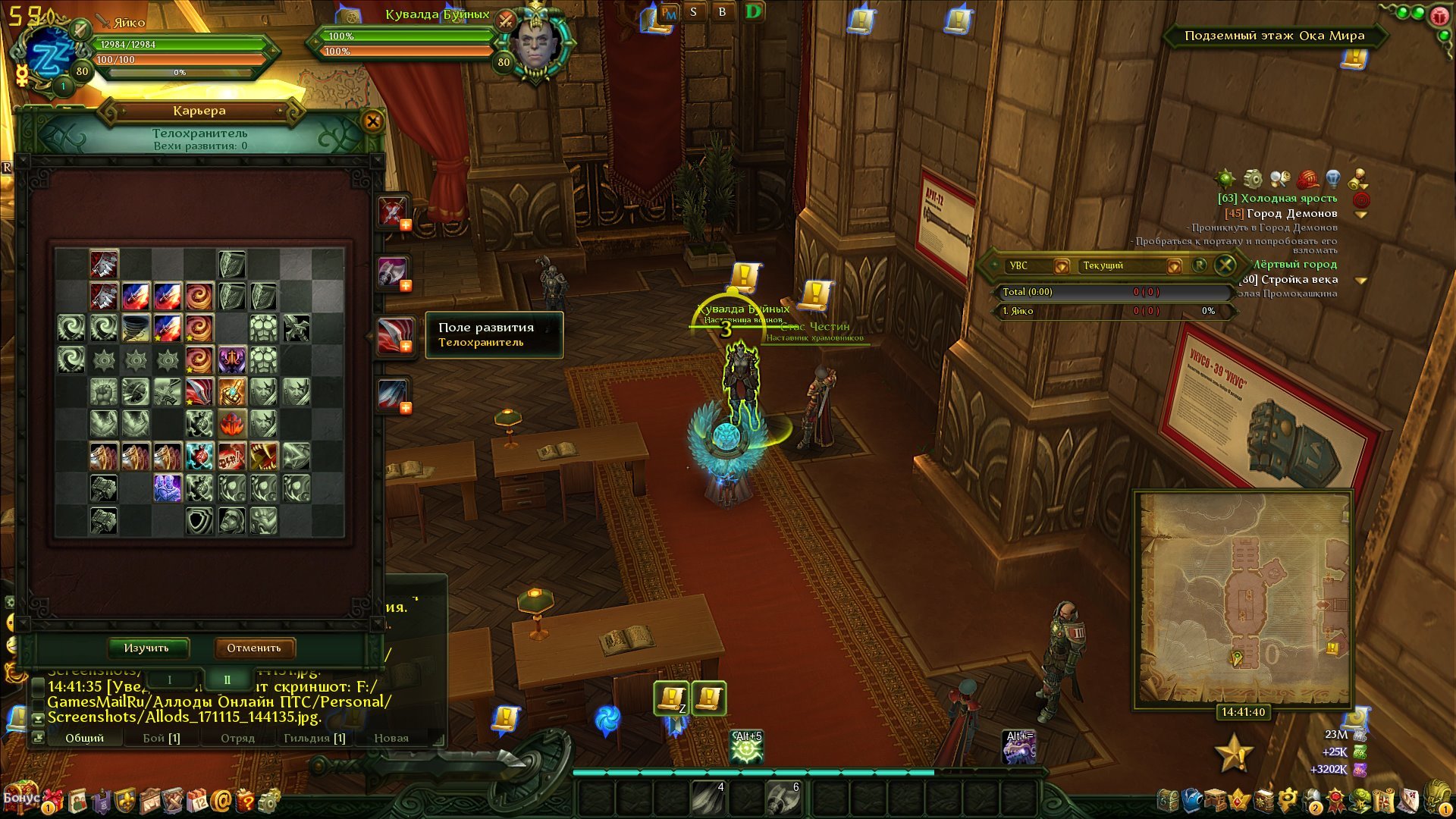Image resolution: width=1456 pixels, height=819 pixels.
Task: Switch to the Бой chat tab
Action: pos(162,738)
